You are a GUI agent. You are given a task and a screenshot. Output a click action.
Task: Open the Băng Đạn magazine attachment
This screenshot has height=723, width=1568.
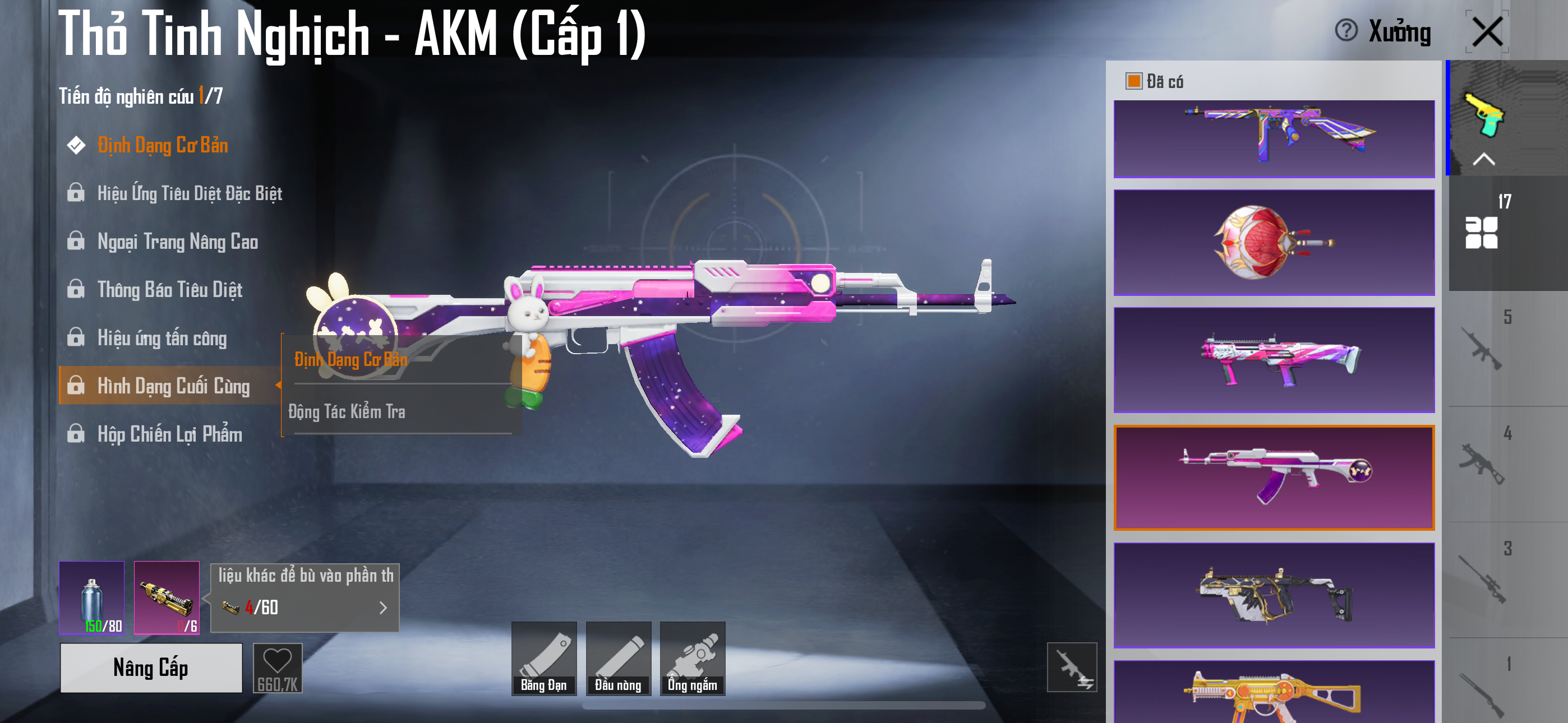point(543,658)
